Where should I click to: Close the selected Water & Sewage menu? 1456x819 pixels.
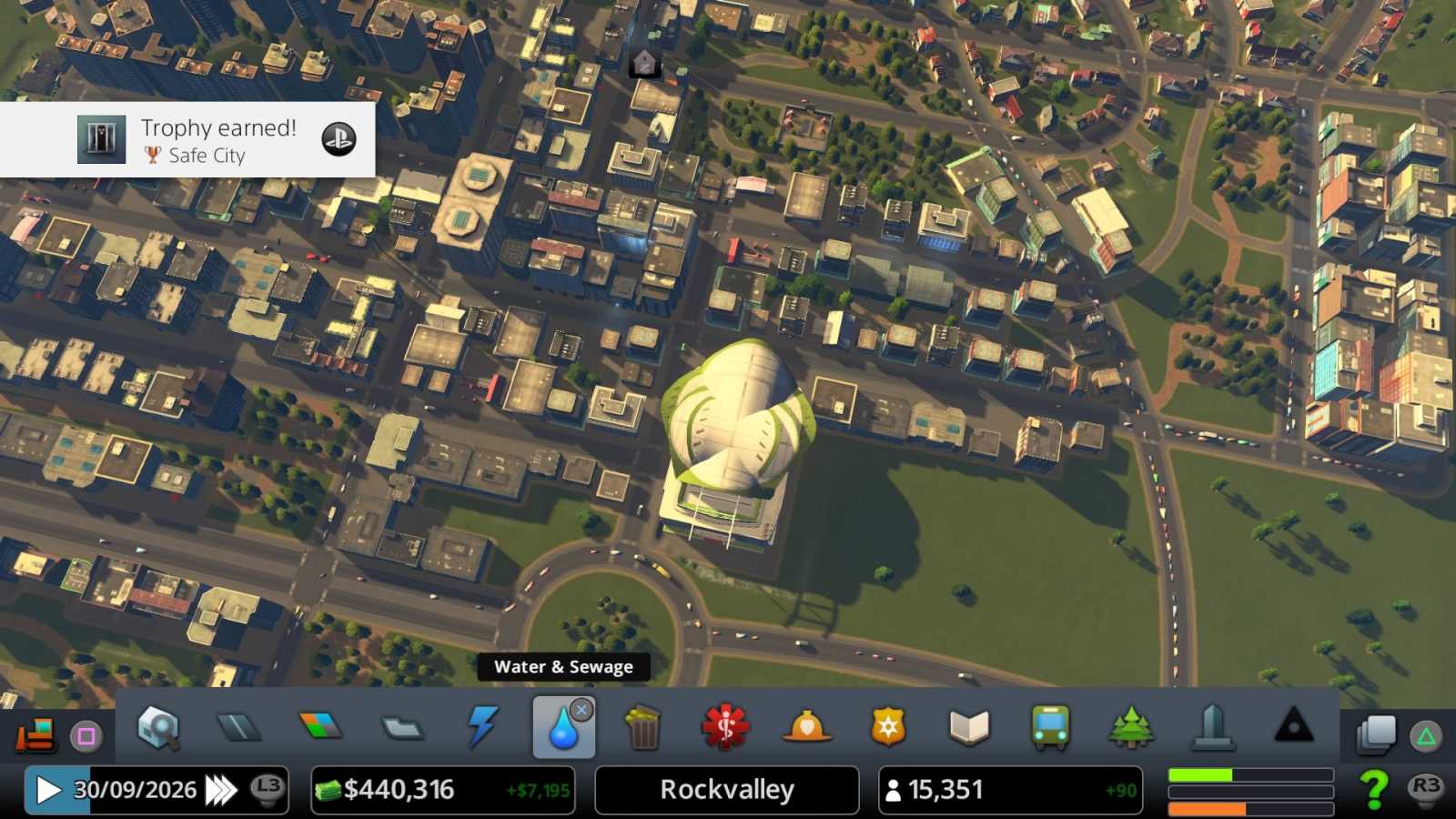pyautogui.click(x=581, y=710)
